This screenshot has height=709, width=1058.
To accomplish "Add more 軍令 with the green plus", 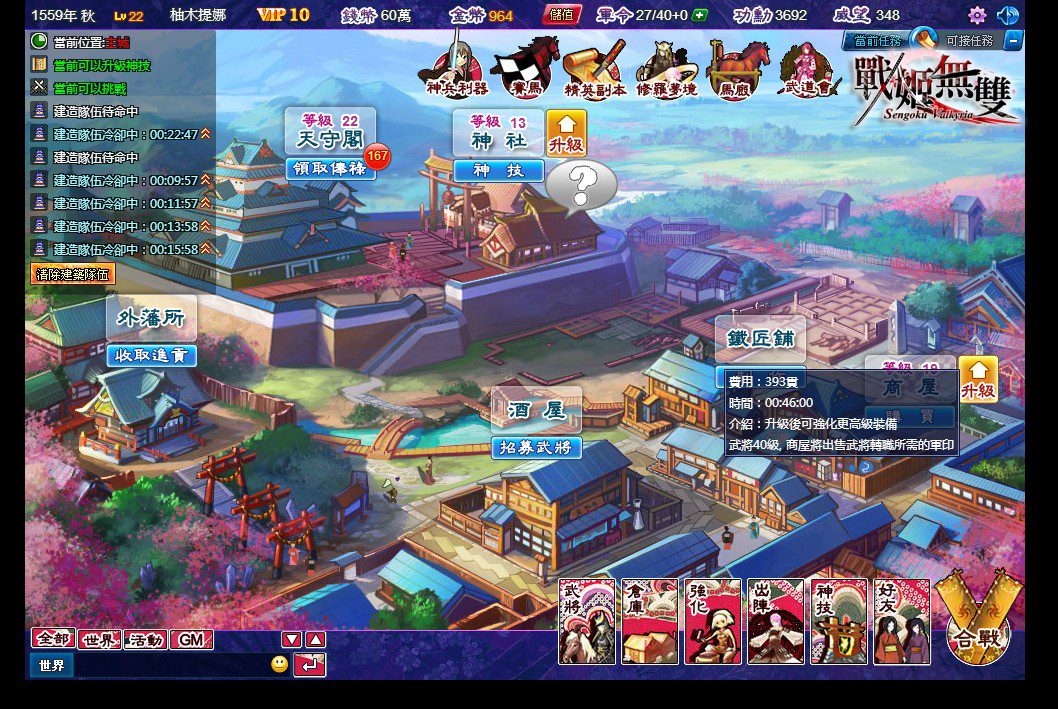I will point(700,15).
